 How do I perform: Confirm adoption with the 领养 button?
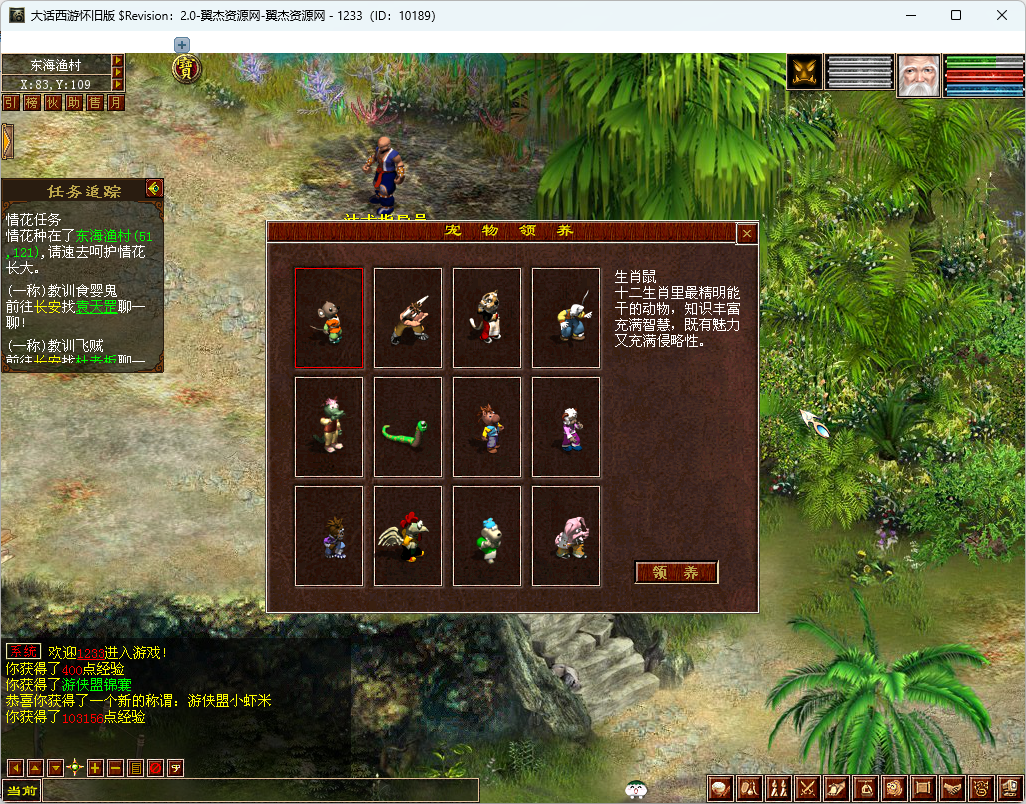coord(676,572)
